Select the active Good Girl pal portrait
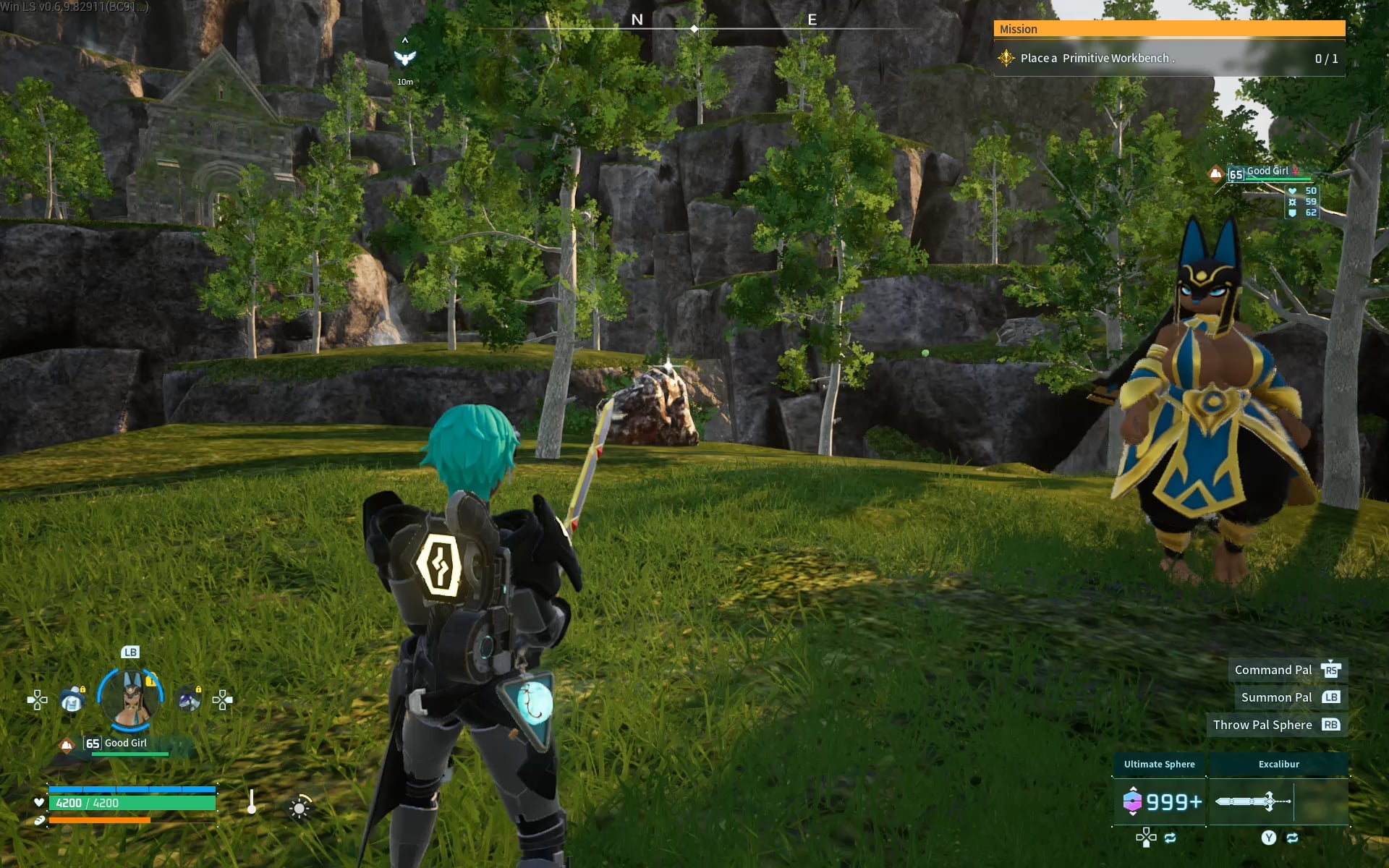 click(131, 699)
